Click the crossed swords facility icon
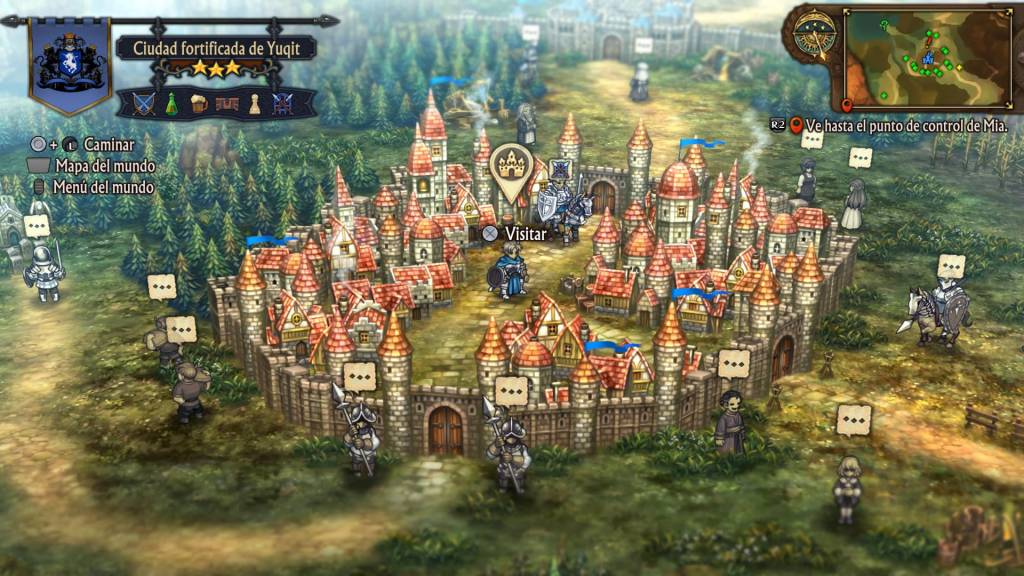Viewport: 1024px width, 576px height. pos(144,103)
